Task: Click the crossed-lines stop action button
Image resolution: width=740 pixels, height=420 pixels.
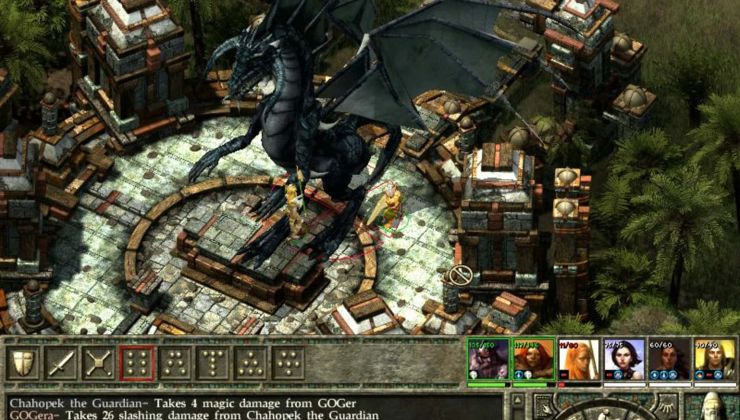Action: pos(99,364)
